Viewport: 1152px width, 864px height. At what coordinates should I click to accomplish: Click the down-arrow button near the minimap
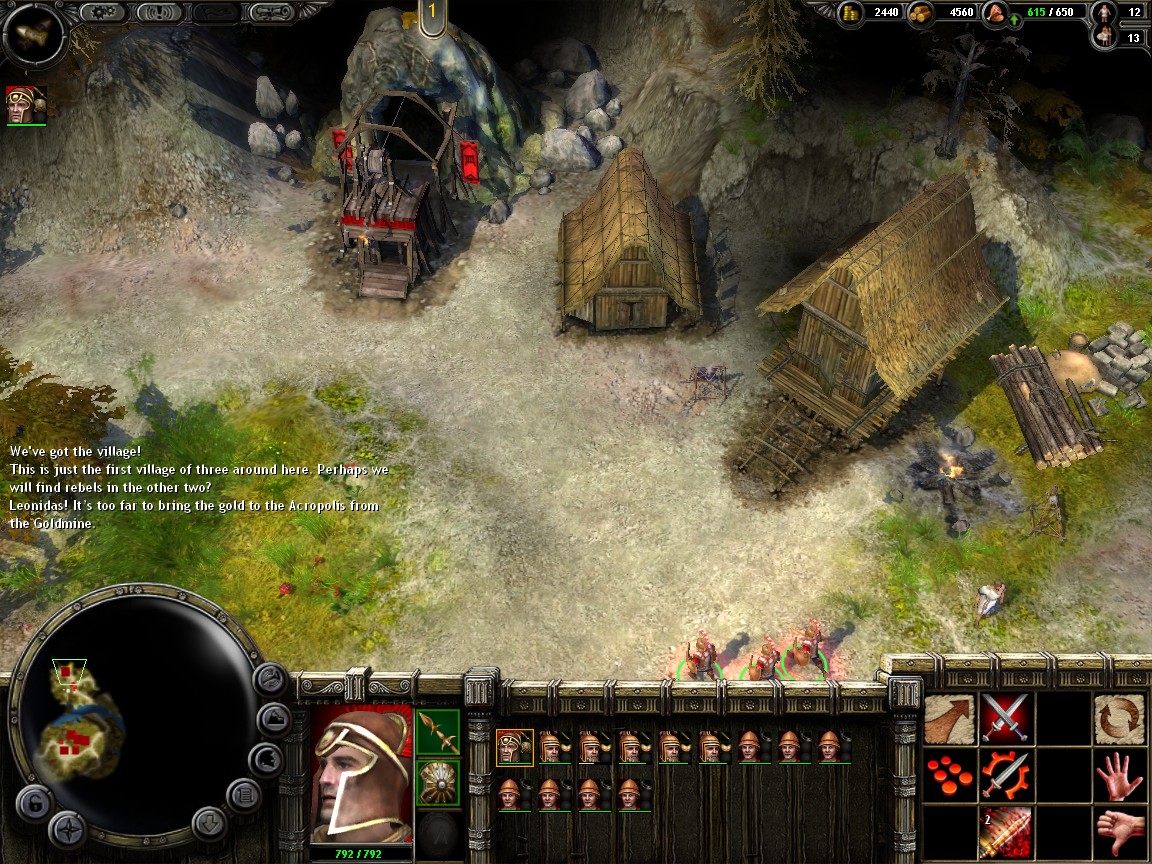tap(209, 823)
